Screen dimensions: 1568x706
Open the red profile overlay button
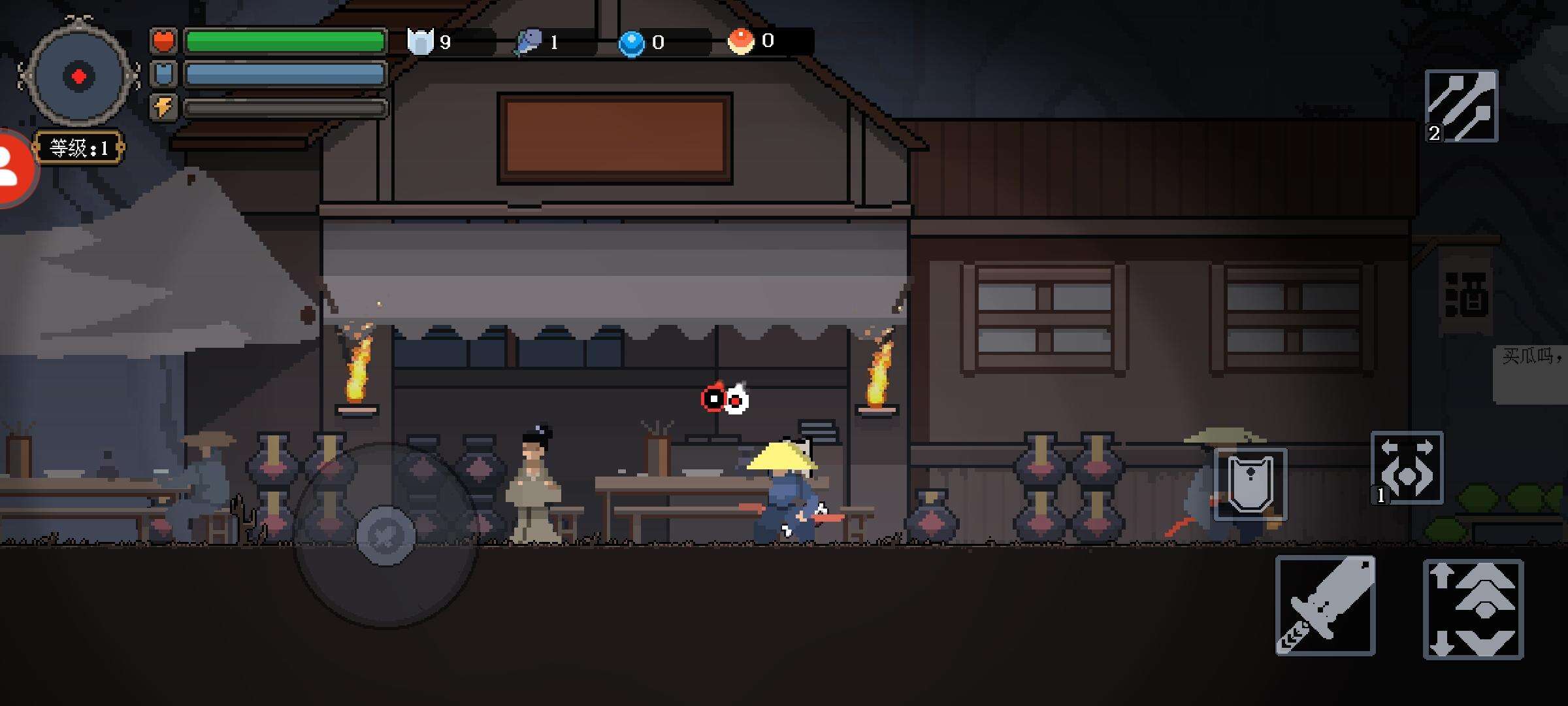pyautogui.click(x=13, y=169)
